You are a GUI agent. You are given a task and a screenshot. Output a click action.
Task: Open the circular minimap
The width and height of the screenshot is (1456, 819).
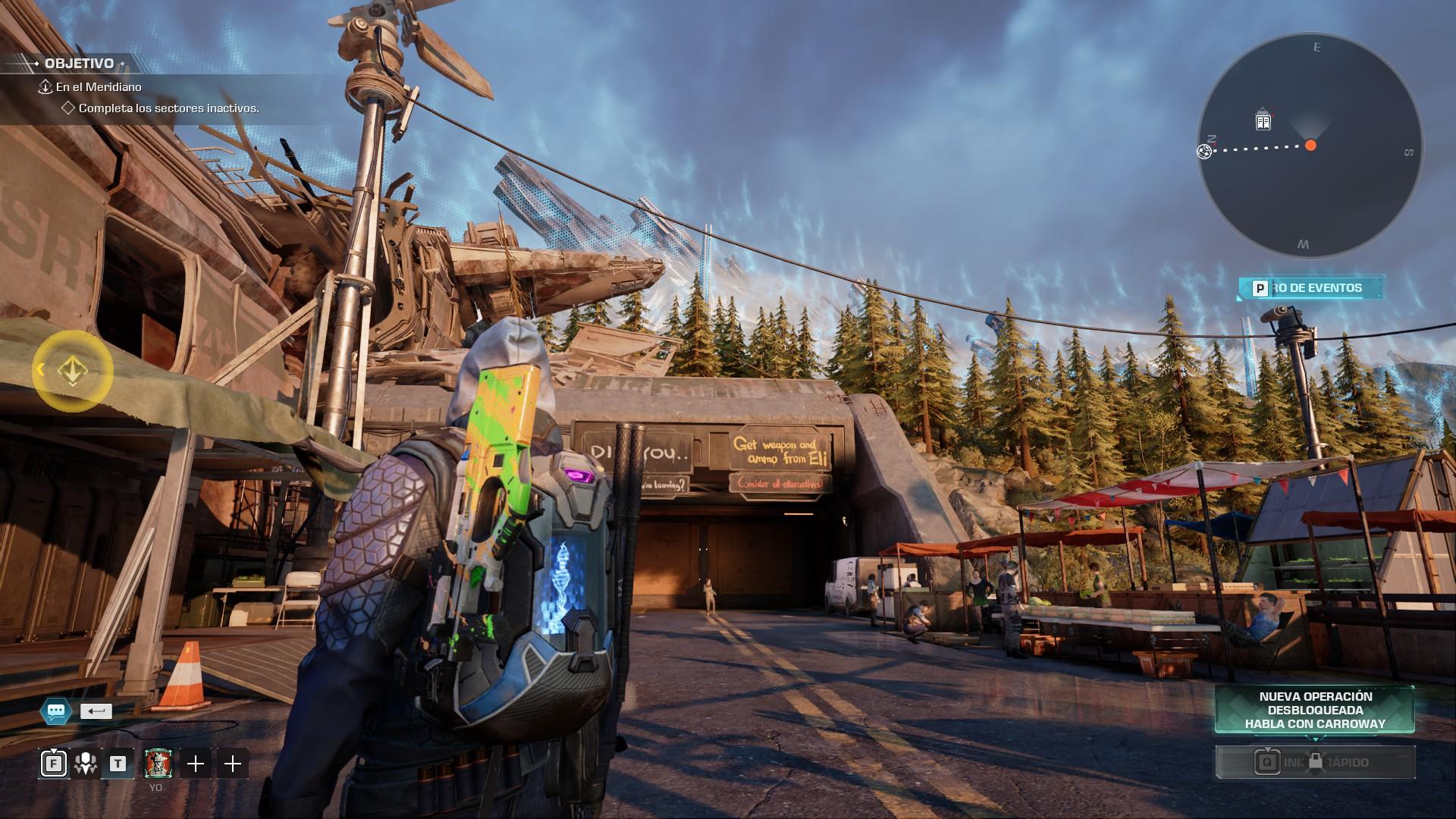pyautogui.click(x=1310, y=146)
